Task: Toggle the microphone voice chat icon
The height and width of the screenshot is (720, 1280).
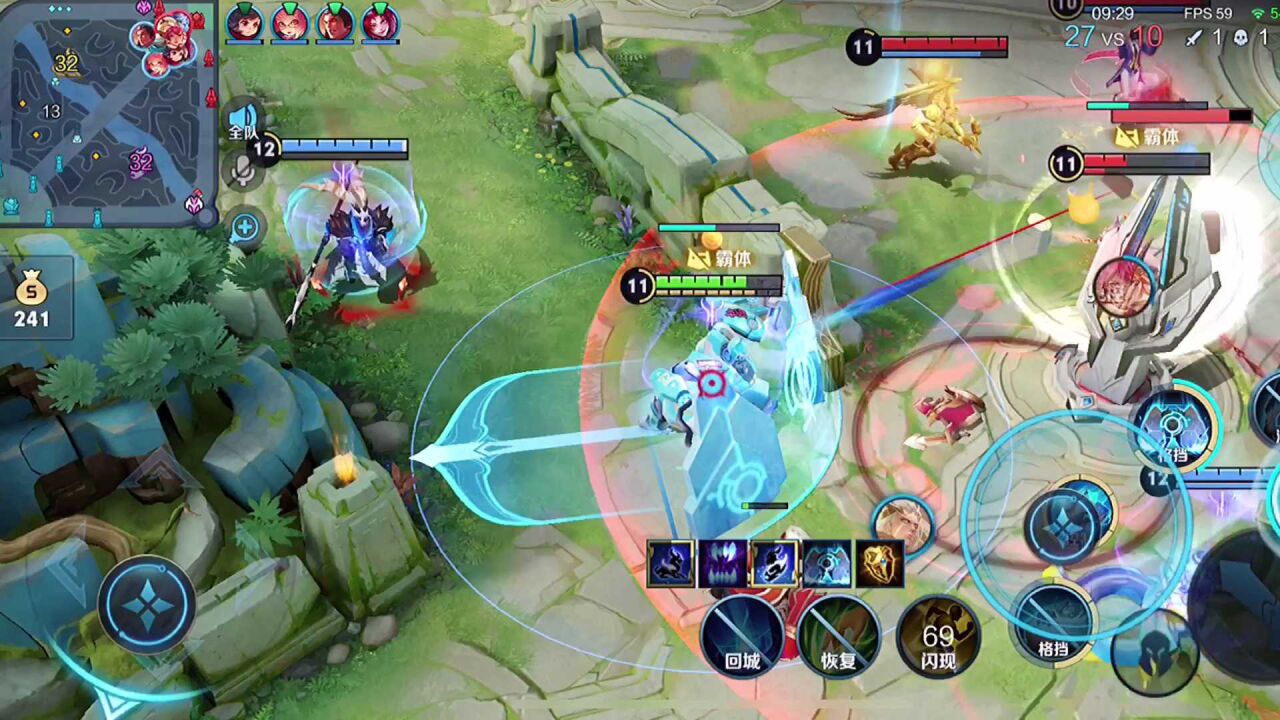Action: coord(241,170)
